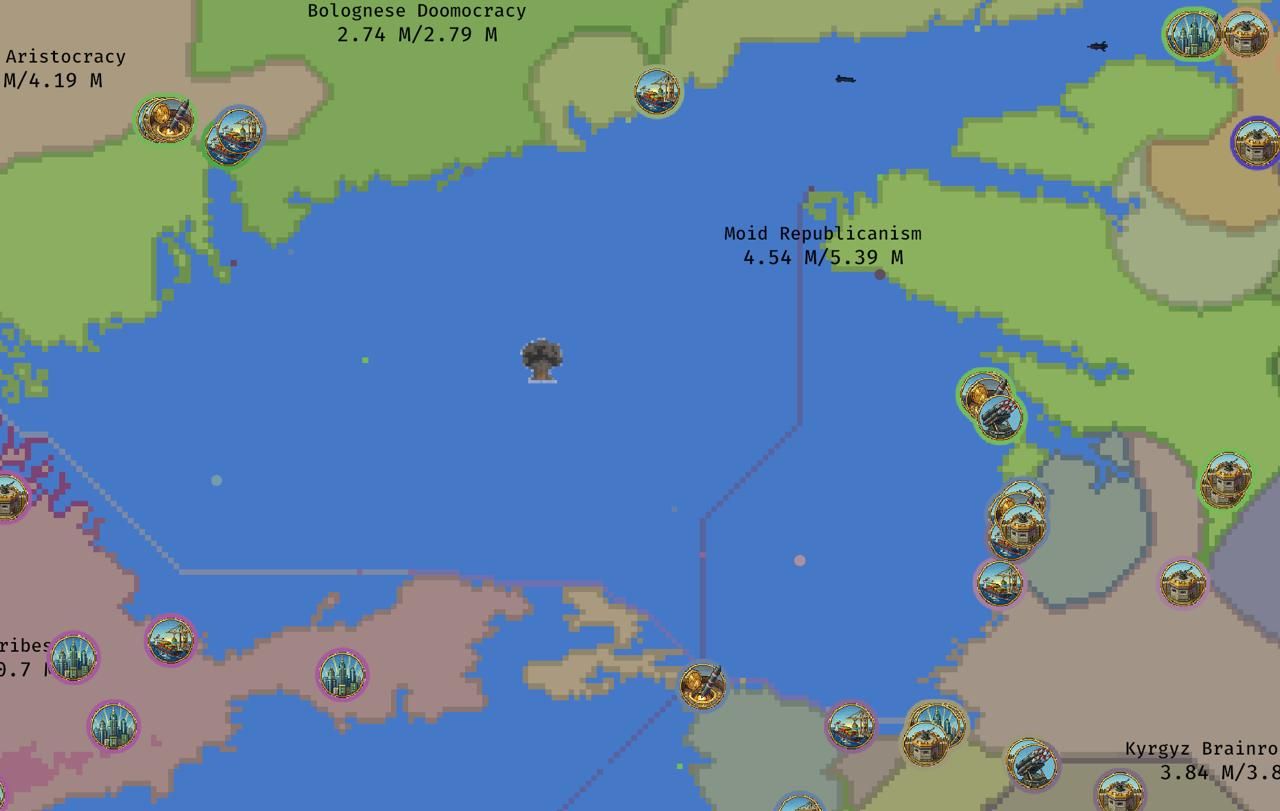Click the pink-ringed seaport icon on the eastern coast
Image resolution: width=1280 pixels, height=811 pixels.
coord(1001,586)
